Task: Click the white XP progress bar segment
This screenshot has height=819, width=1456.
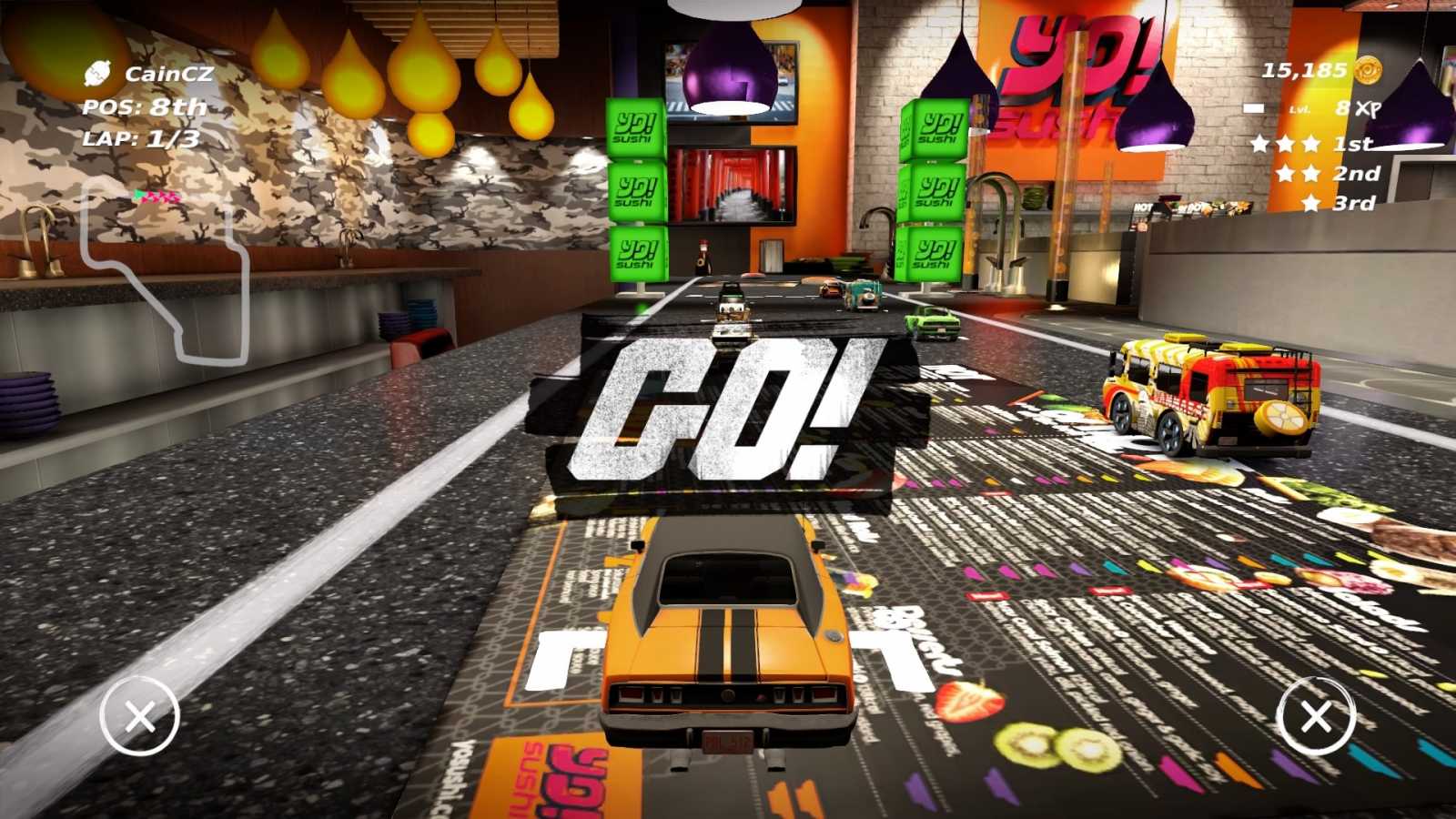Action: pyautogui.click(x=1256, y=107)
